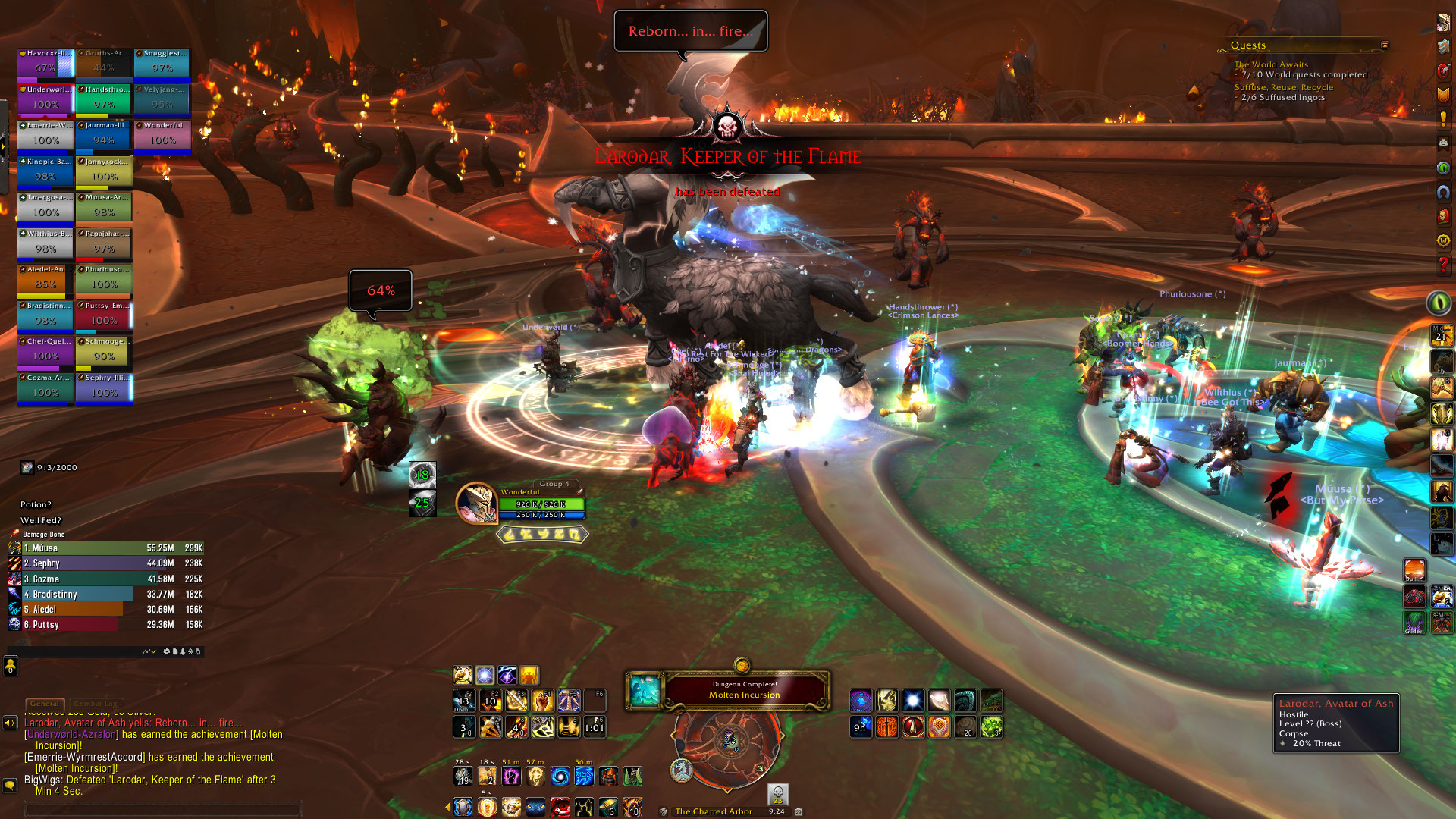Click the Dungeon Complete Molten Incursion banner
This screenshot has height=819, width=1456.
click(x=744, y=690)
